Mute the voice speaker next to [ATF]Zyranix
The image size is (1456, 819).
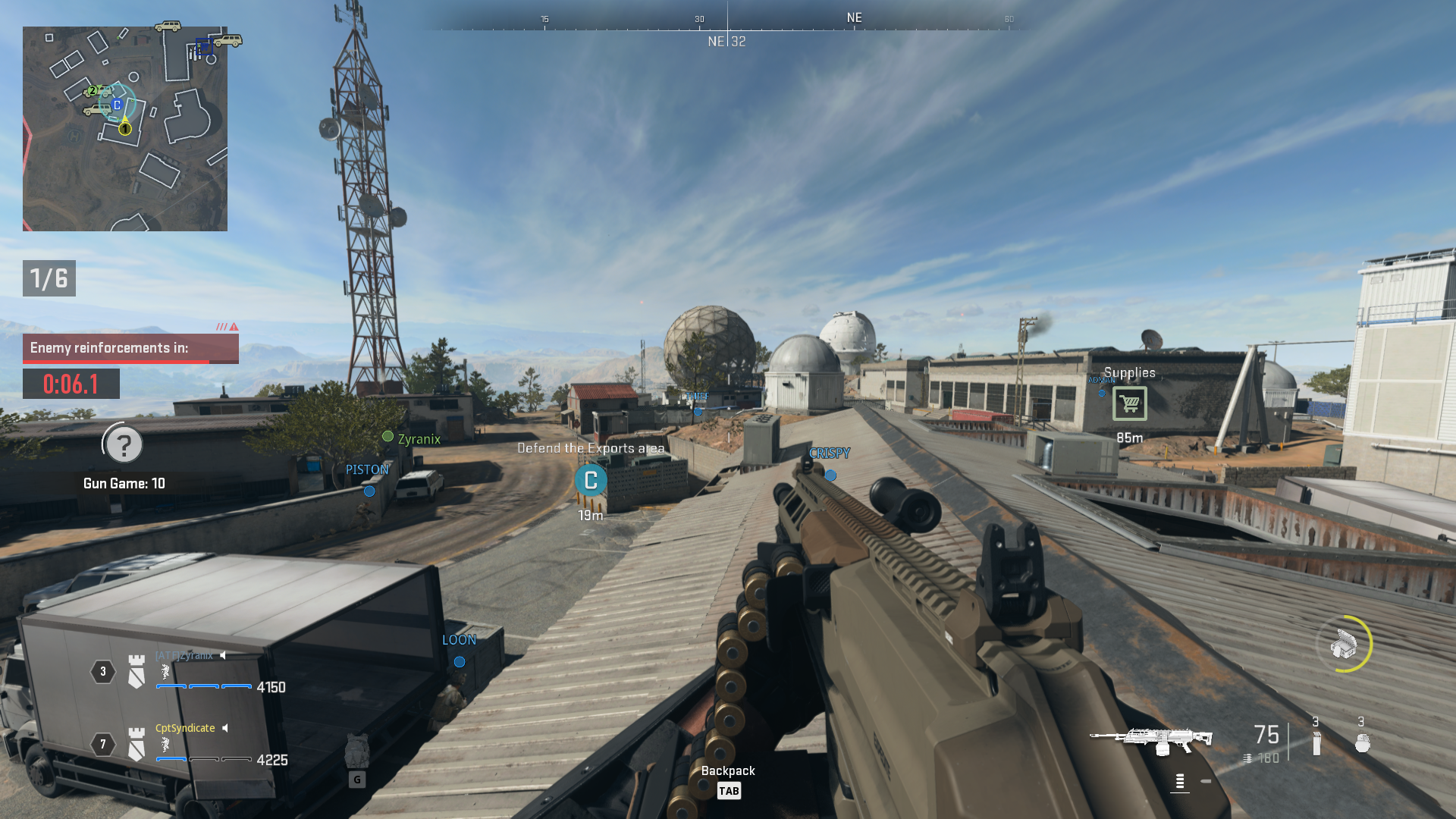[x=221, y=655]
